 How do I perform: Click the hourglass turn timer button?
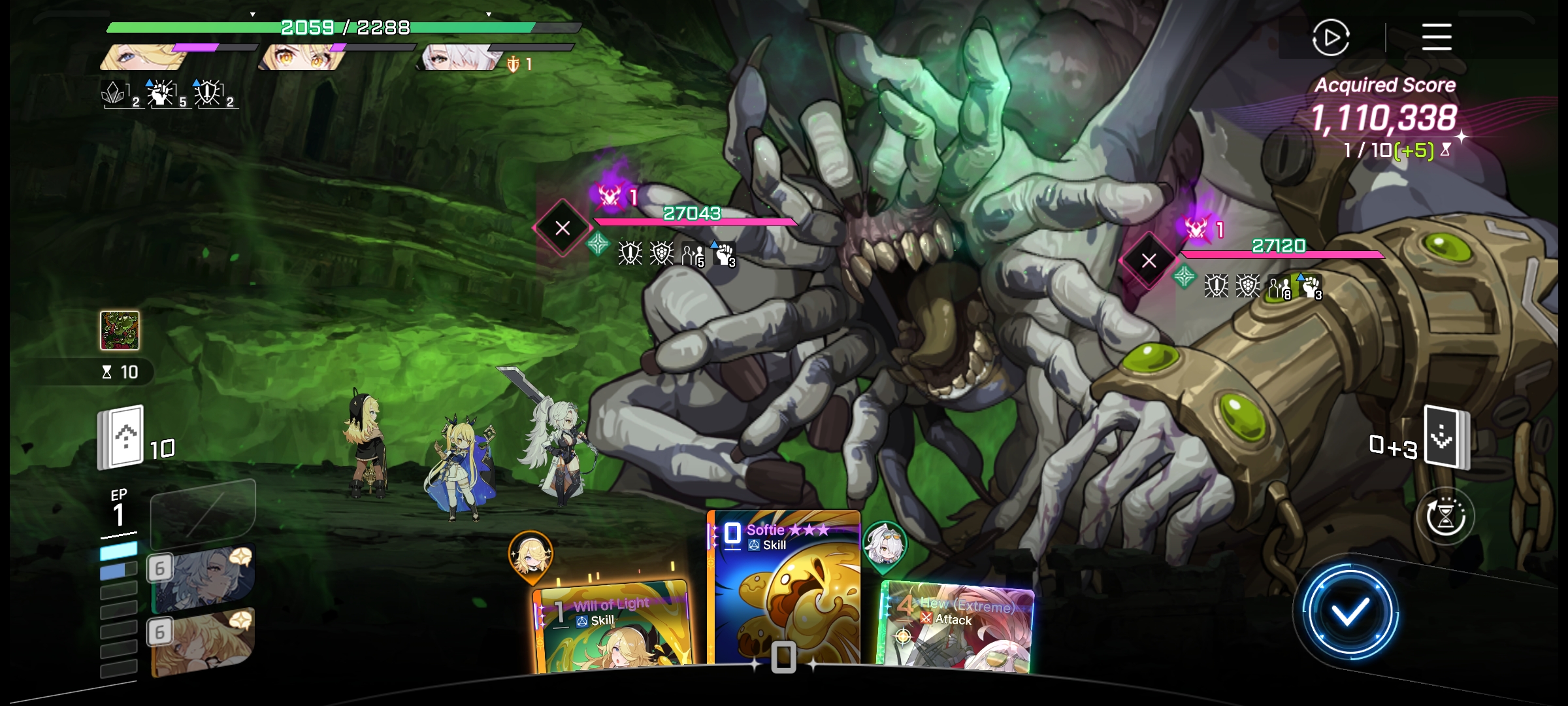[x=1445, y=517]
